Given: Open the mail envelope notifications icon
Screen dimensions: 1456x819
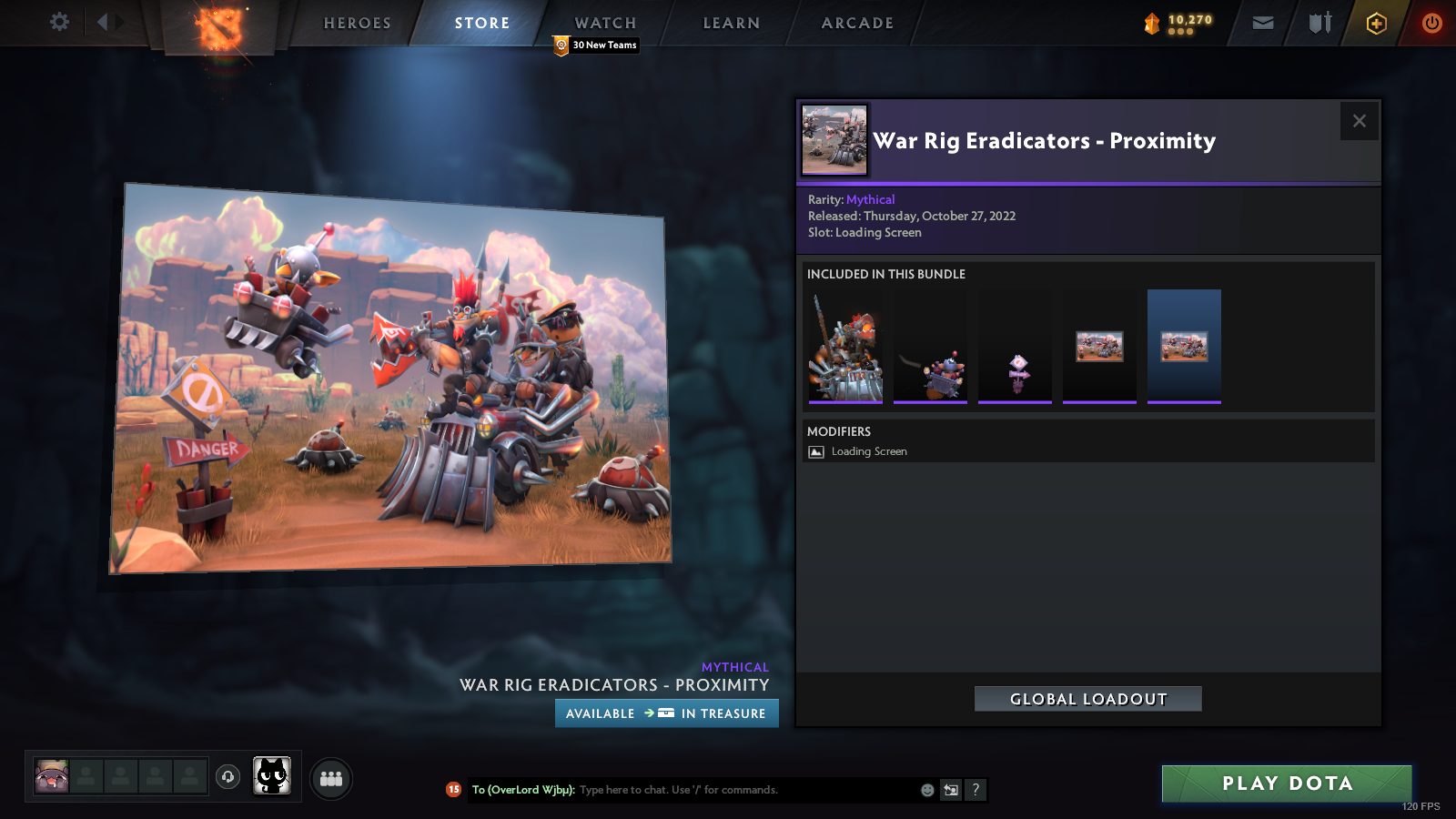Looking at the screenshot, I should point(1263,23).
